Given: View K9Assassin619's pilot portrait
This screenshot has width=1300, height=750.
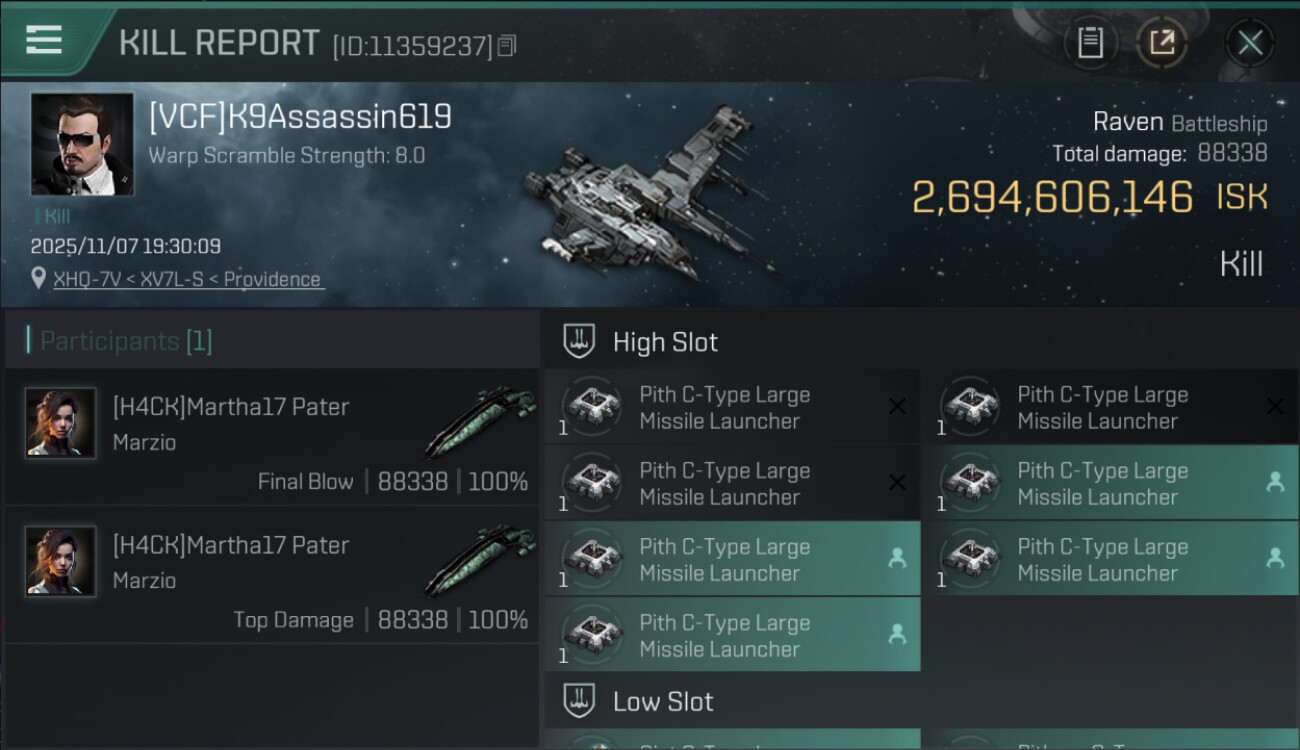Looking at the screenshot, I should pyautogui.click(x=82, y=145).
